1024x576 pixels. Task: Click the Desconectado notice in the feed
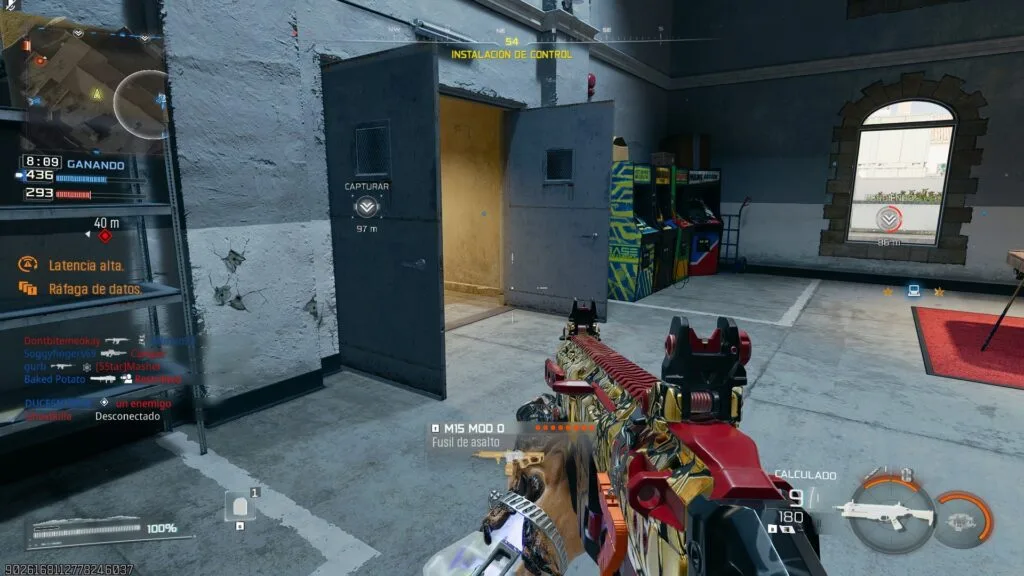126,415
